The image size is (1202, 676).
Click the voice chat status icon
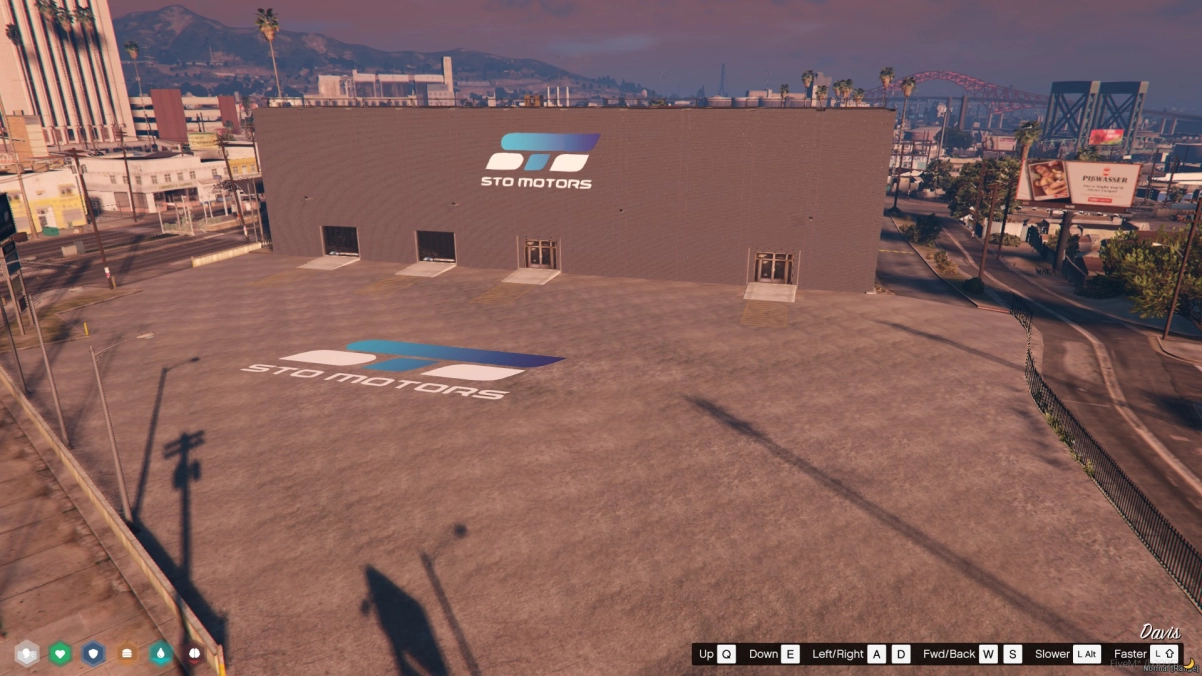pos(27,654)
